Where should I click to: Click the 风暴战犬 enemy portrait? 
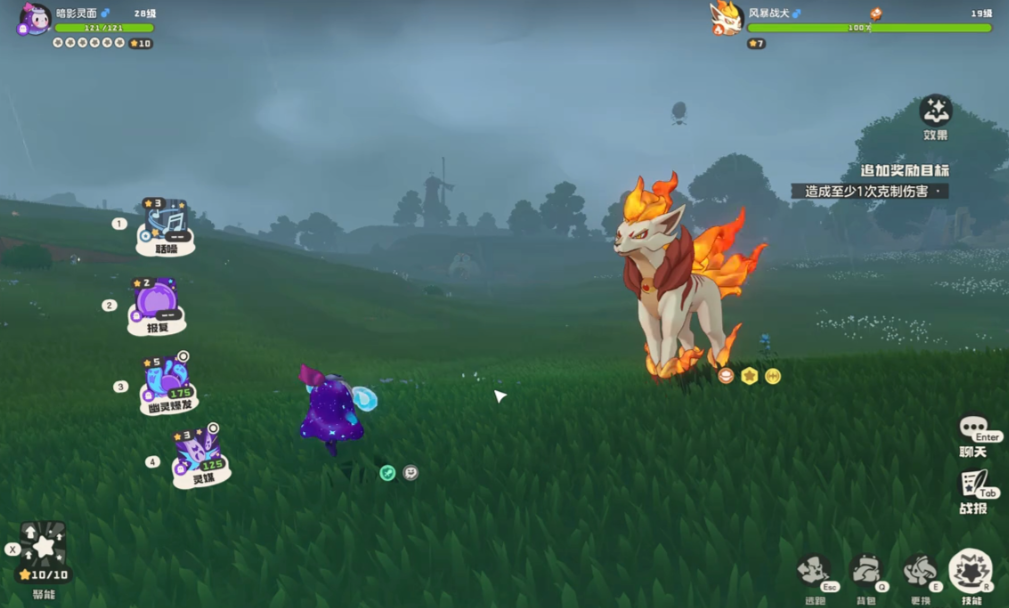[727, 19]
